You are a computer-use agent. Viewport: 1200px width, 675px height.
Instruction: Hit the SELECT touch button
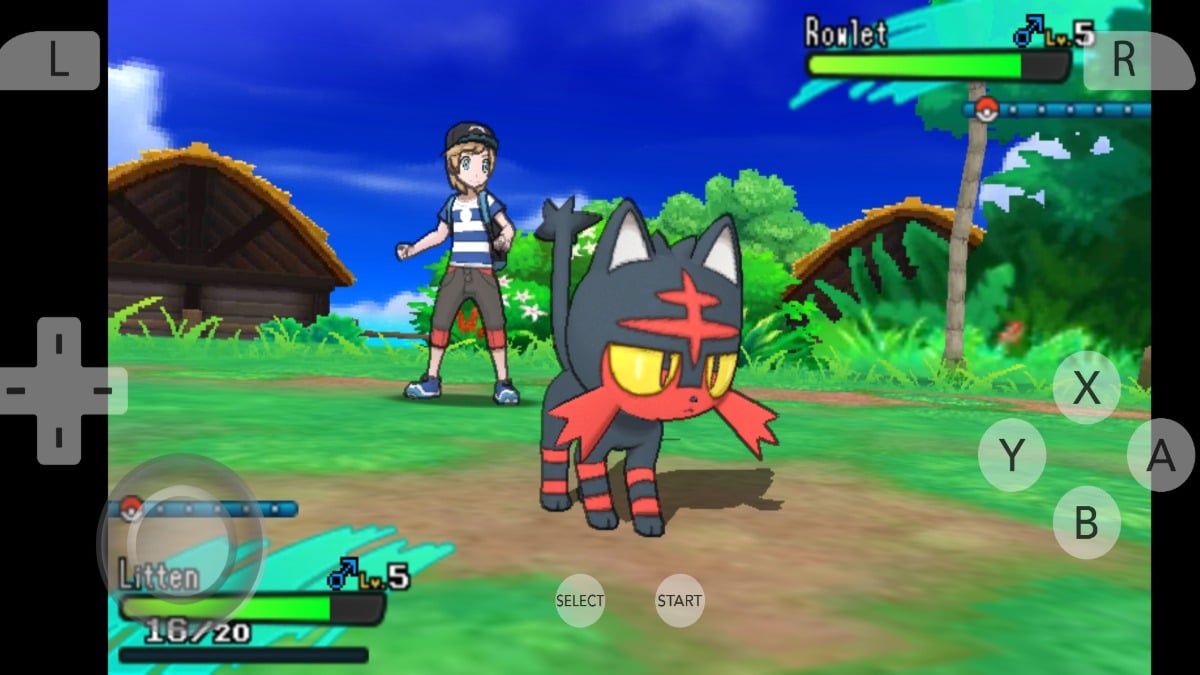(x=580, y=600)
